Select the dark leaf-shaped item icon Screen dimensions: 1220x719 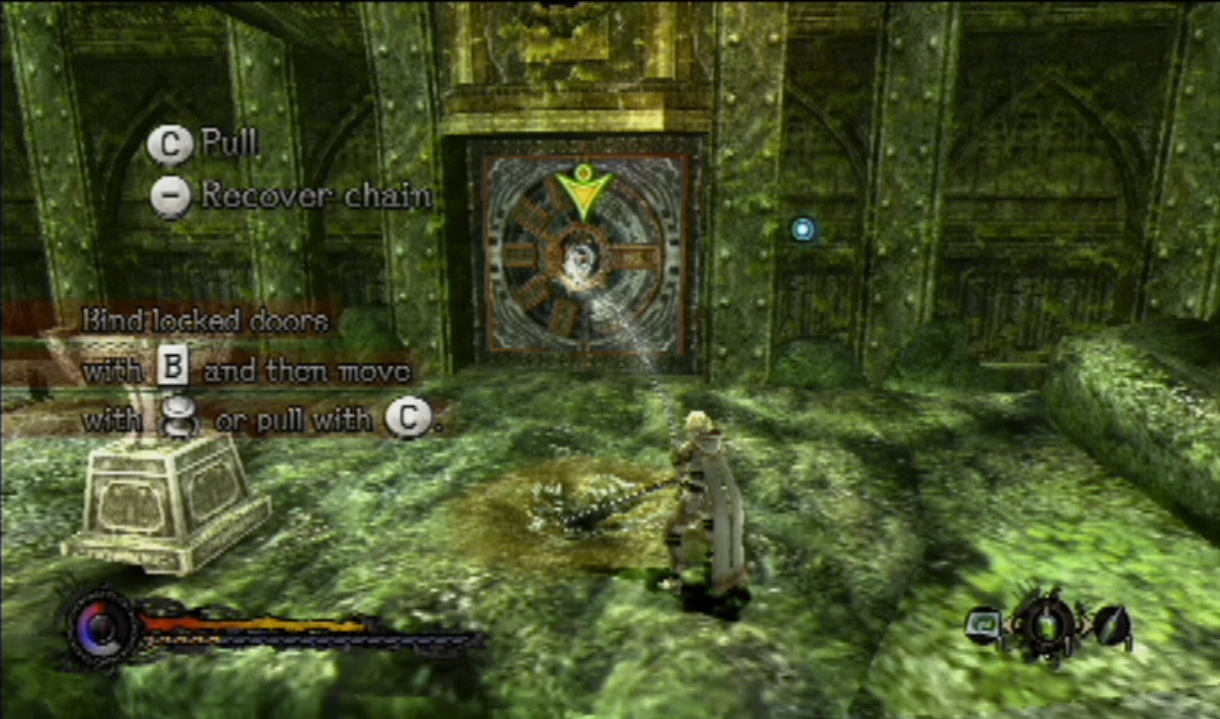pos(1111,626)
